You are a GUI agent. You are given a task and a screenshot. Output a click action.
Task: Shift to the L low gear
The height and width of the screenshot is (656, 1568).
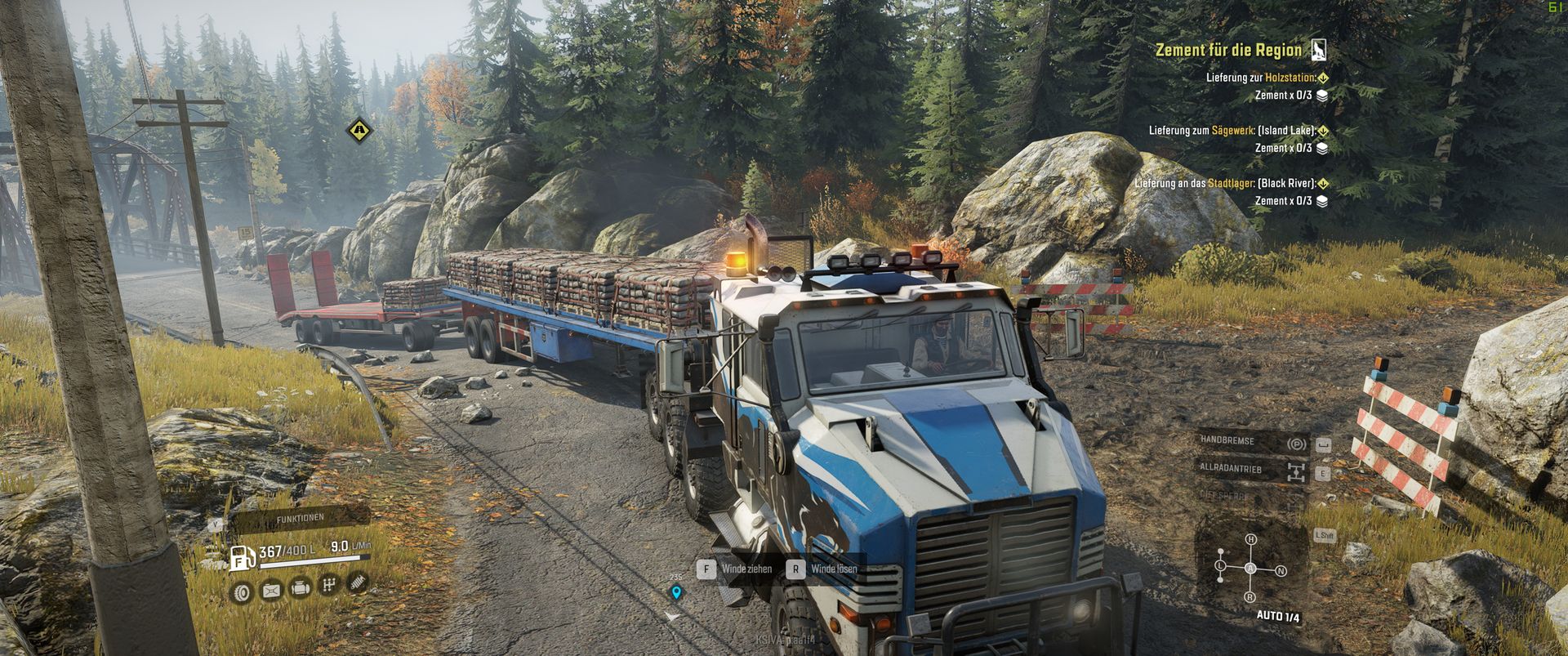pos(1221,565)
